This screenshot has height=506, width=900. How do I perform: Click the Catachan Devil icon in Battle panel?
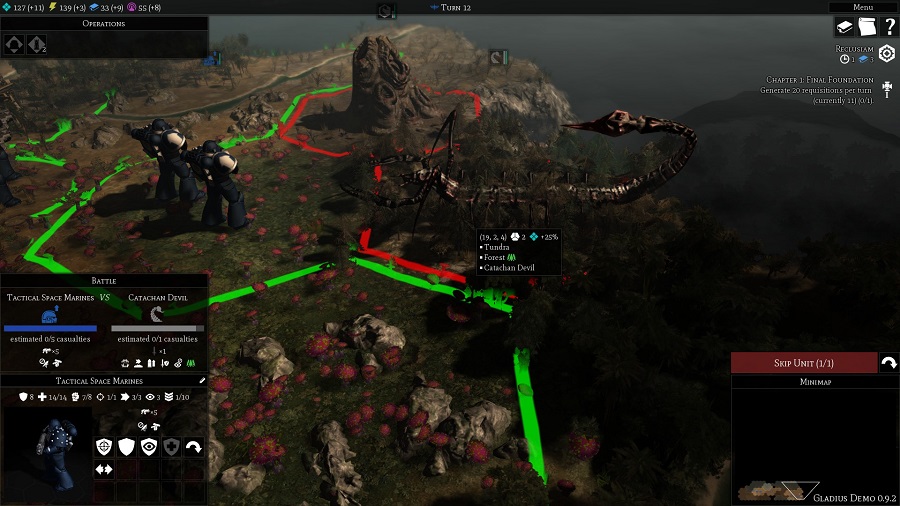[x=157, y=314]
